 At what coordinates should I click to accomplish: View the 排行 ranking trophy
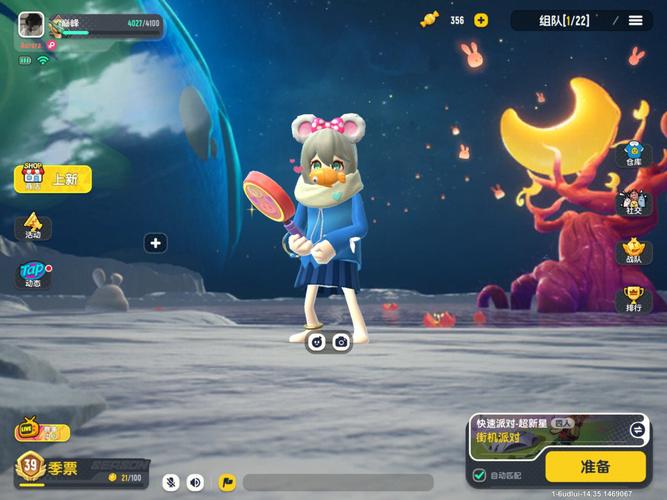tap(633, 299)
